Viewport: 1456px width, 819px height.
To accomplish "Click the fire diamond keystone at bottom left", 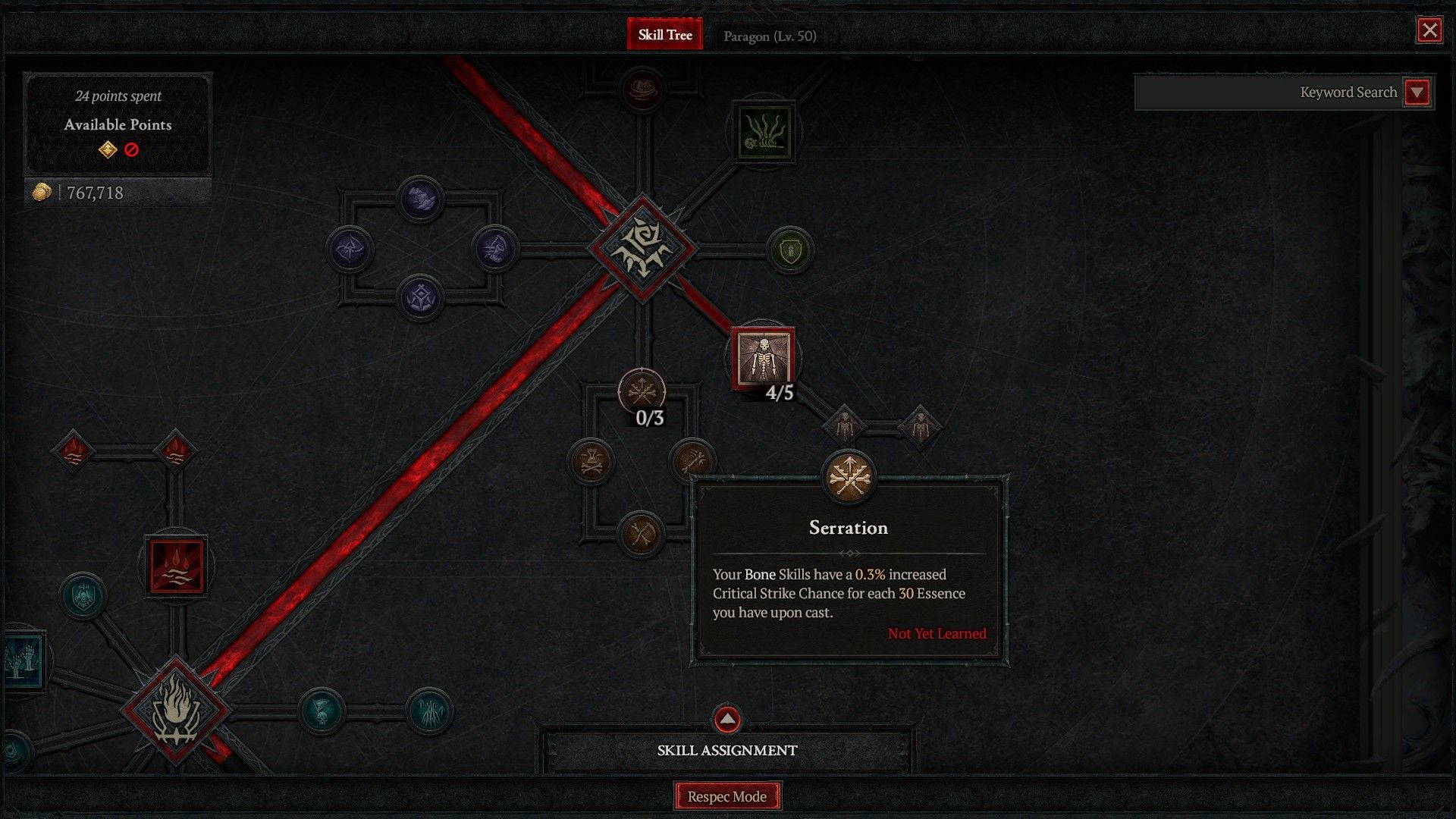I will click(176, 713).
